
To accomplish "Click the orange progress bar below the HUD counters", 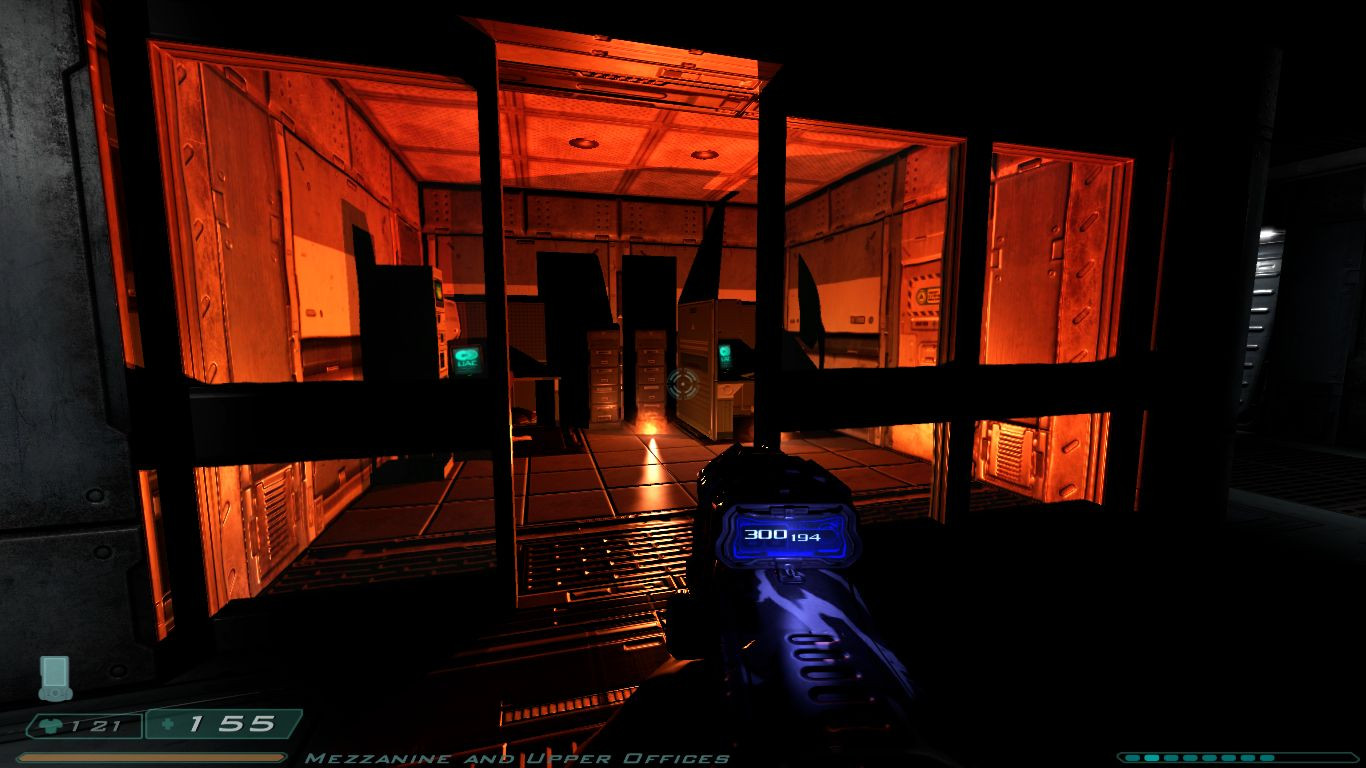I will click(151, 757).
